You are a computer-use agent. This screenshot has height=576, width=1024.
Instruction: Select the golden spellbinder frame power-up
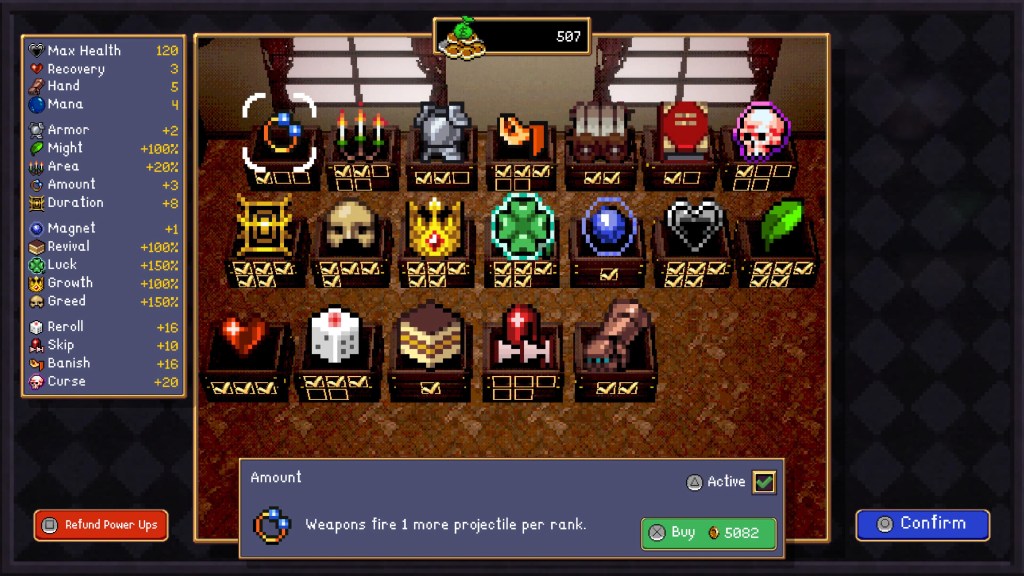tap(264, 227)
